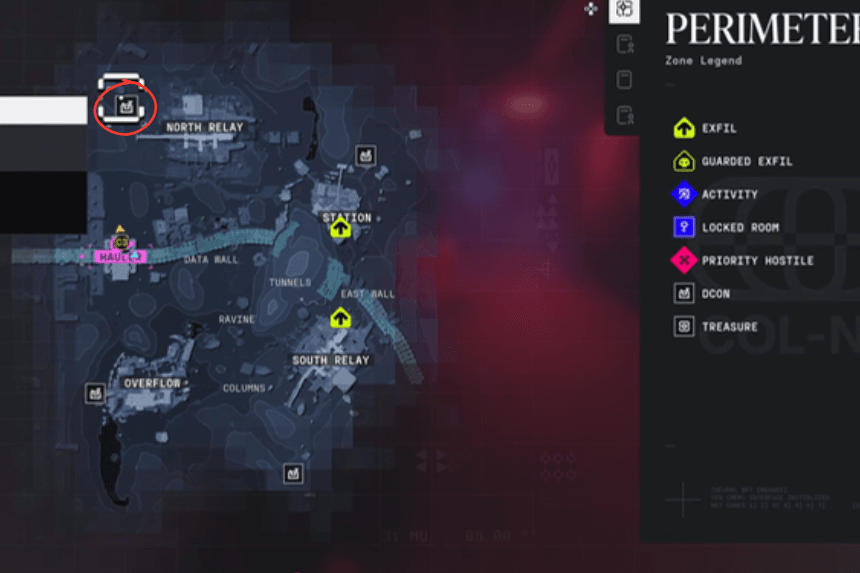Choose the DCON marker south of Columns
The width and height of the screenshot is (860, 573).
click(x=293, y=472)
